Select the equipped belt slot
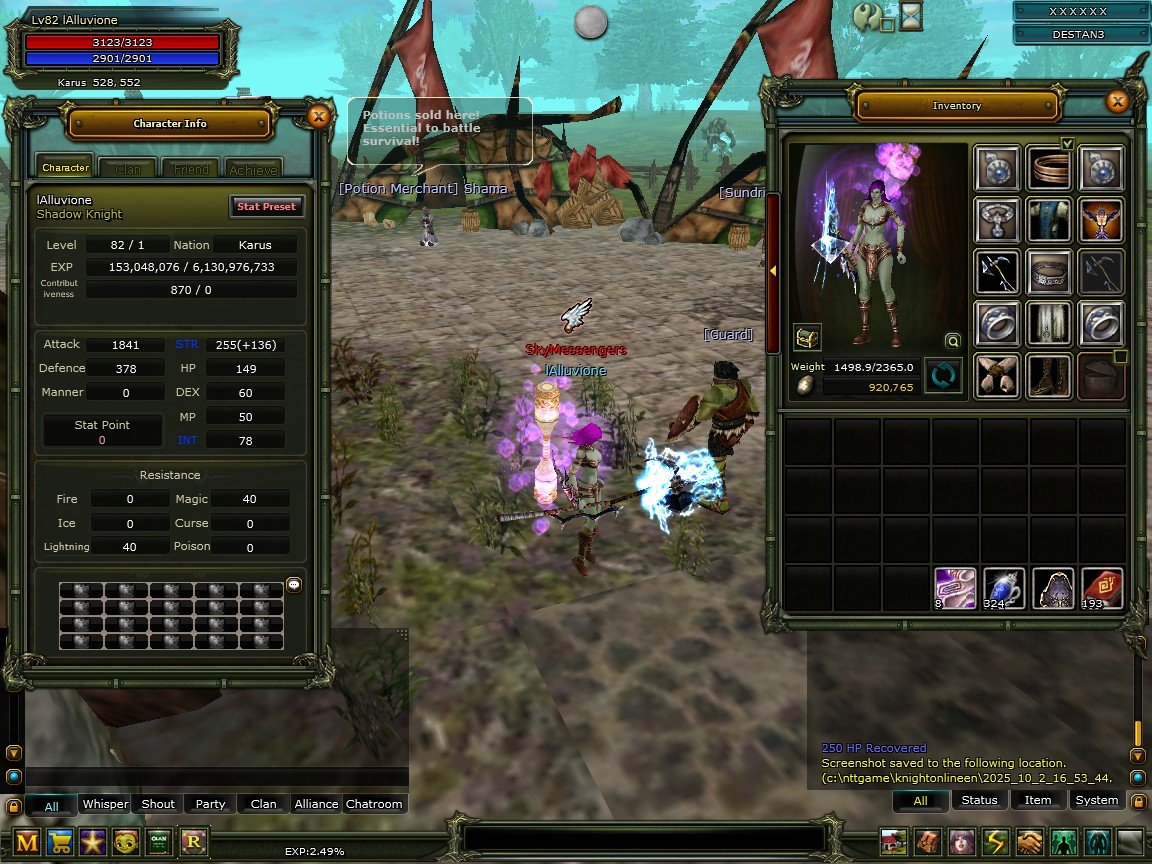The width and height of the screenshot is (1152, 864). [x=1049, y=271]
